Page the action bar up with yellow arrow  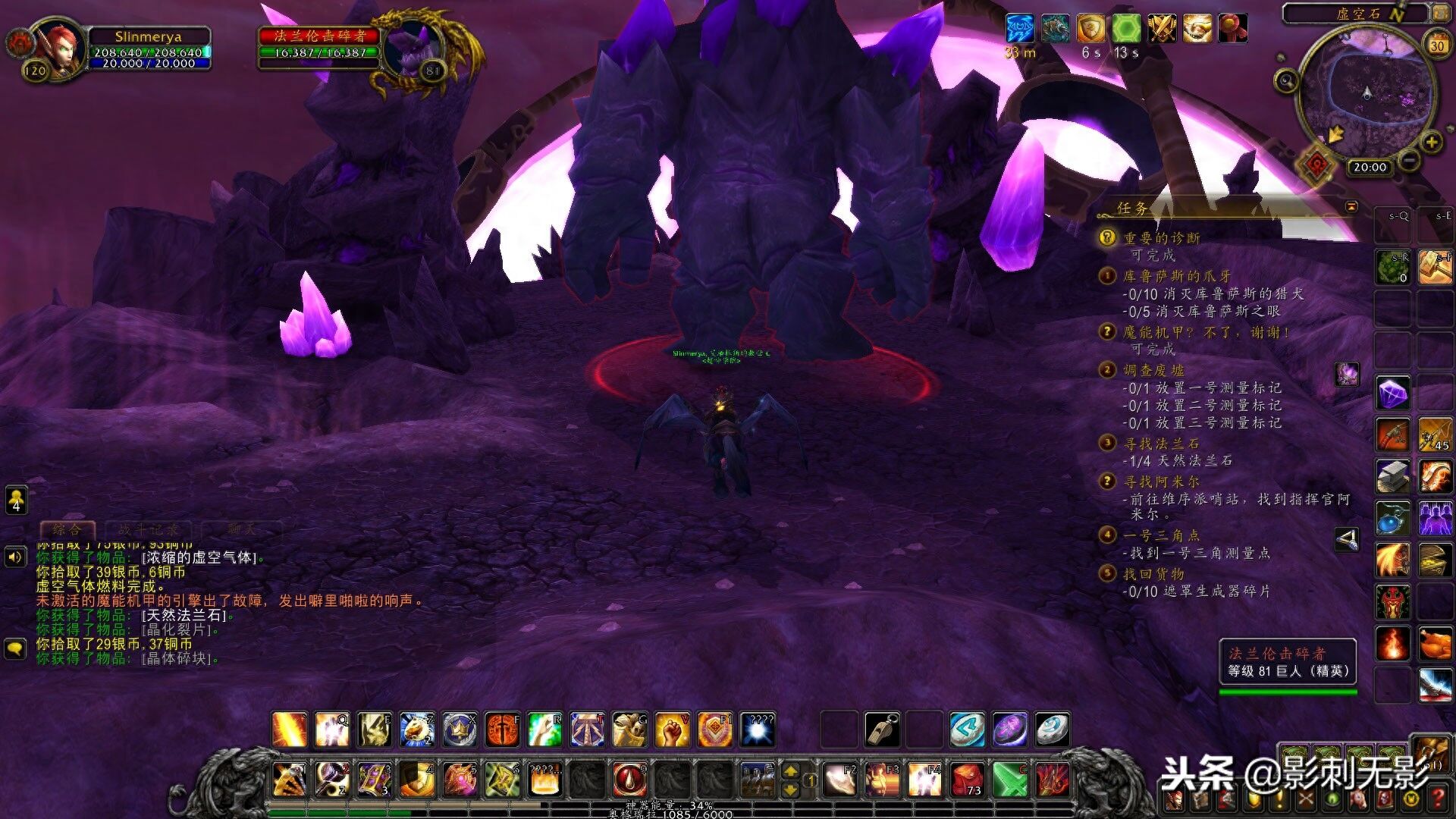[790, 771]
